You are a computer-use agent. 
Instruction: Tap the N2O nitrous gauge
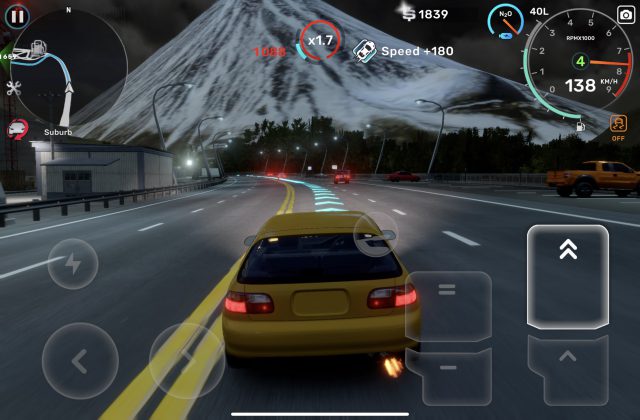pos(506,20)
